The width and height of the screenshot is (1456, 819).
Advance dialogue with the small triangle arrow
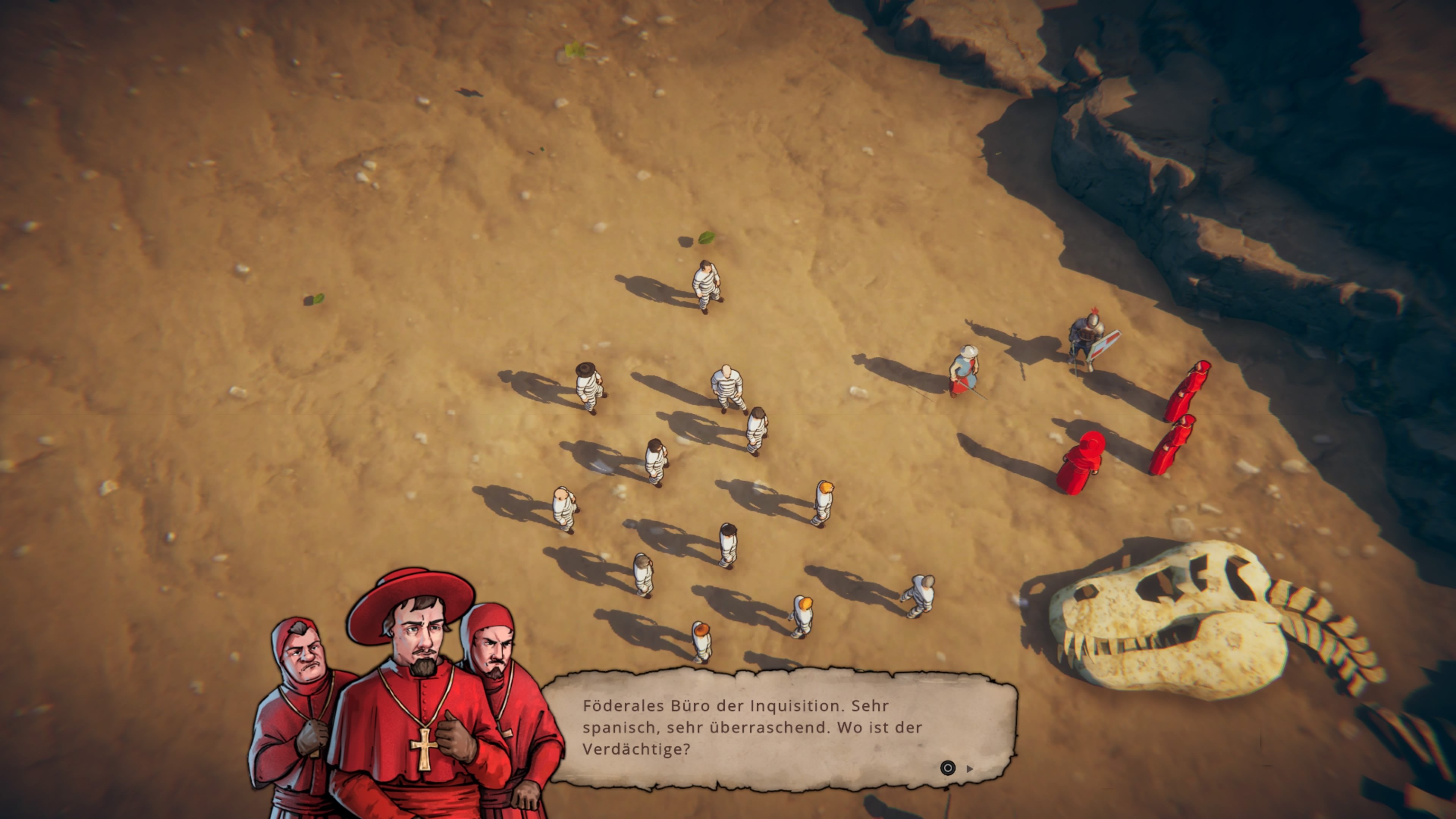pos(970,769)
